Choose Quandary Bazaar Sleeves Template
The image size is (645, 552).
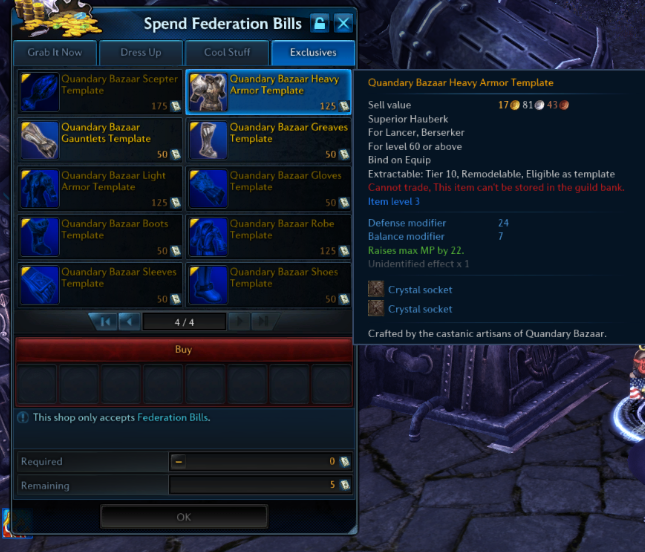point(100,284)
